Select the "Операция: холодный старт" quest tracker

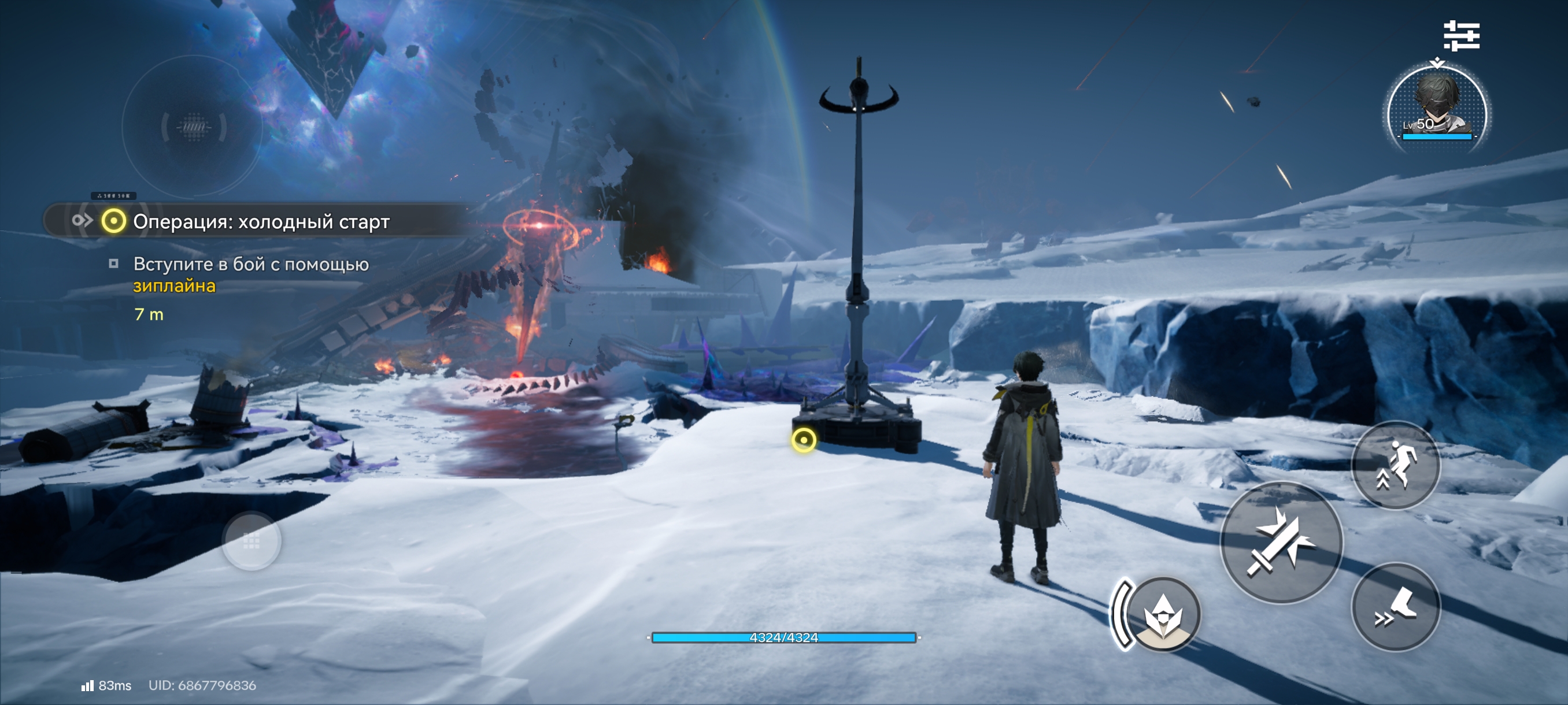[x=261, y=221]
